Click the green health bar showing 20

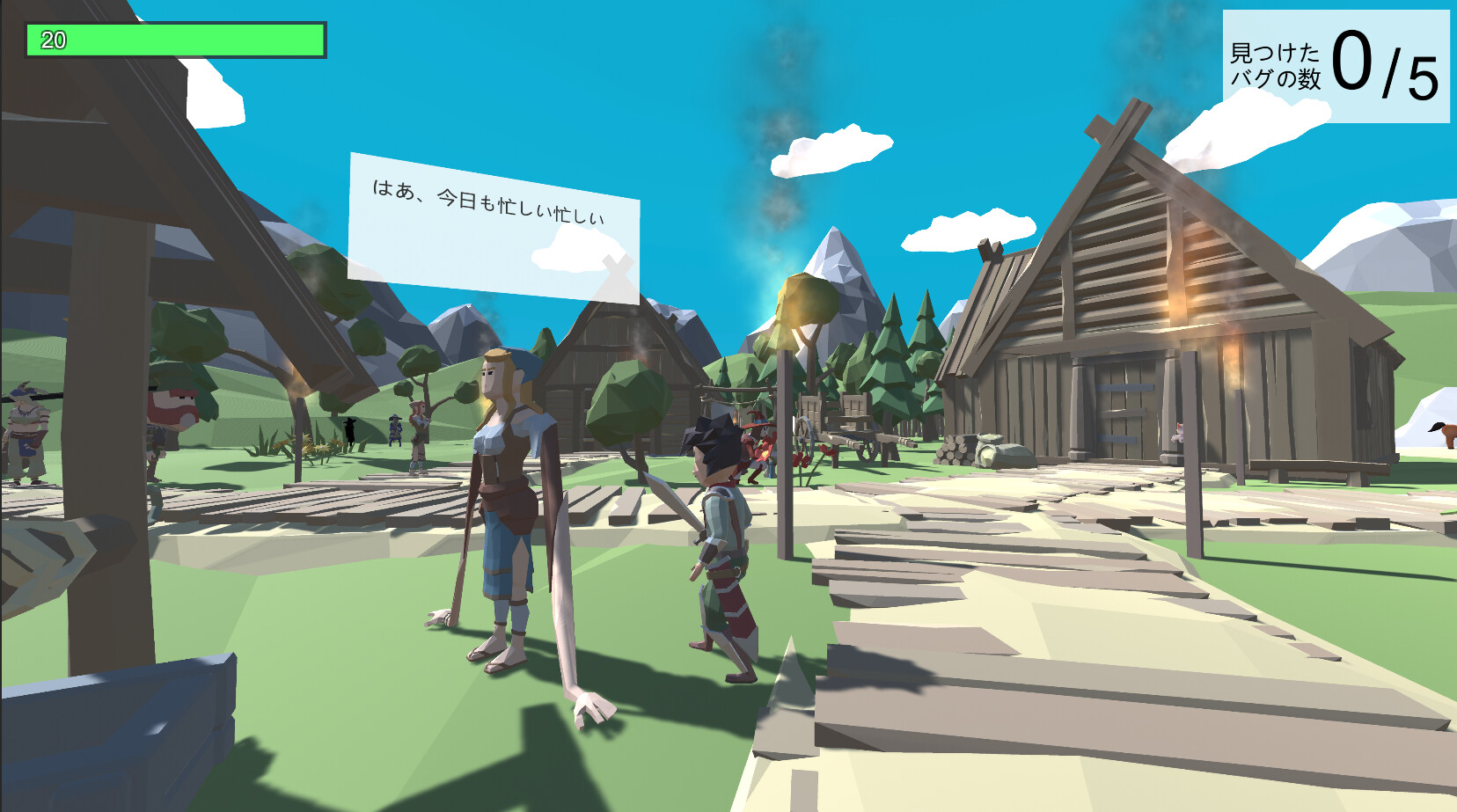[176, 38]
